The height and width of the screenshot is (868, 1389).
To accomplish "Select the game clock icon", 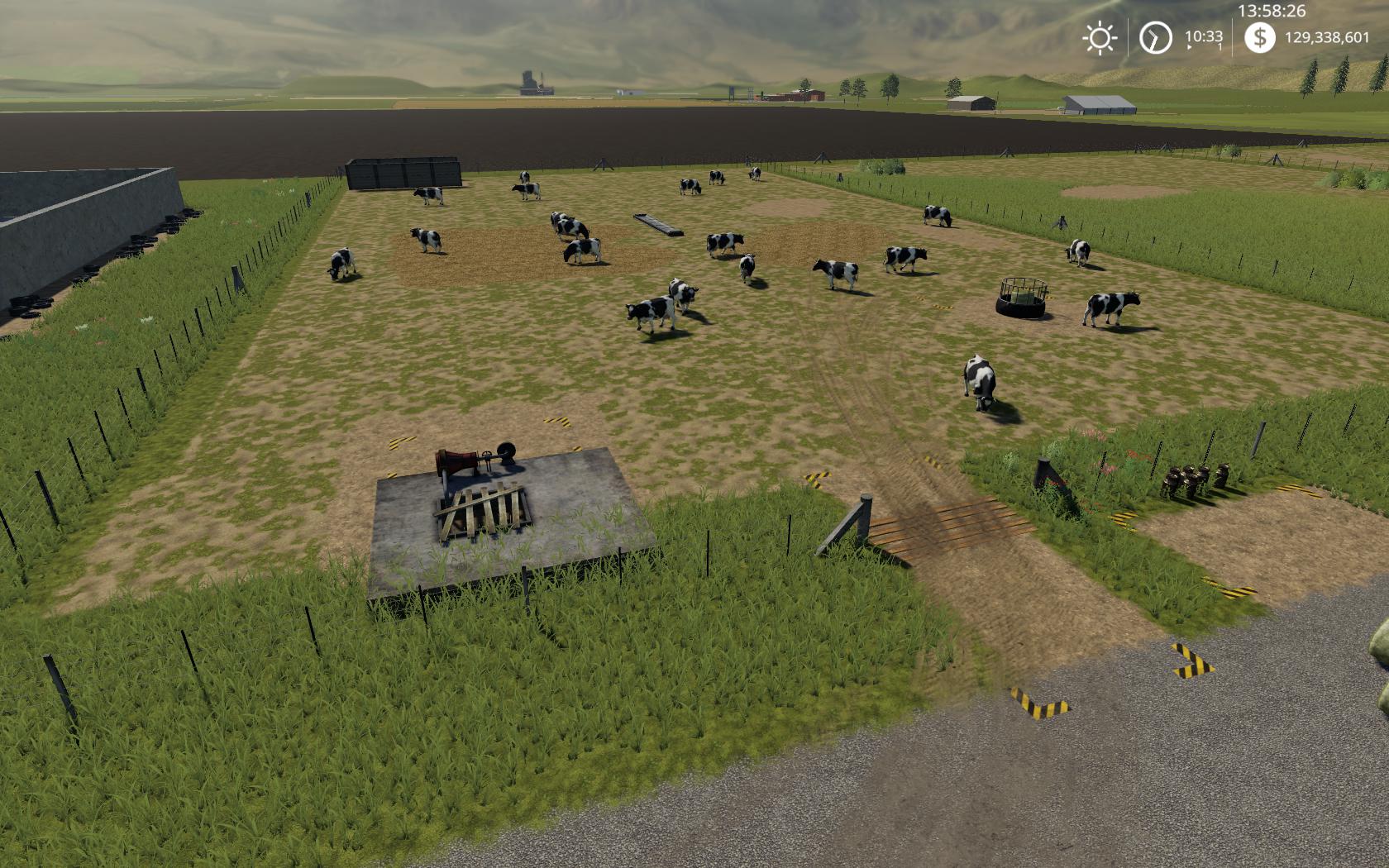I will point(1155,38).
